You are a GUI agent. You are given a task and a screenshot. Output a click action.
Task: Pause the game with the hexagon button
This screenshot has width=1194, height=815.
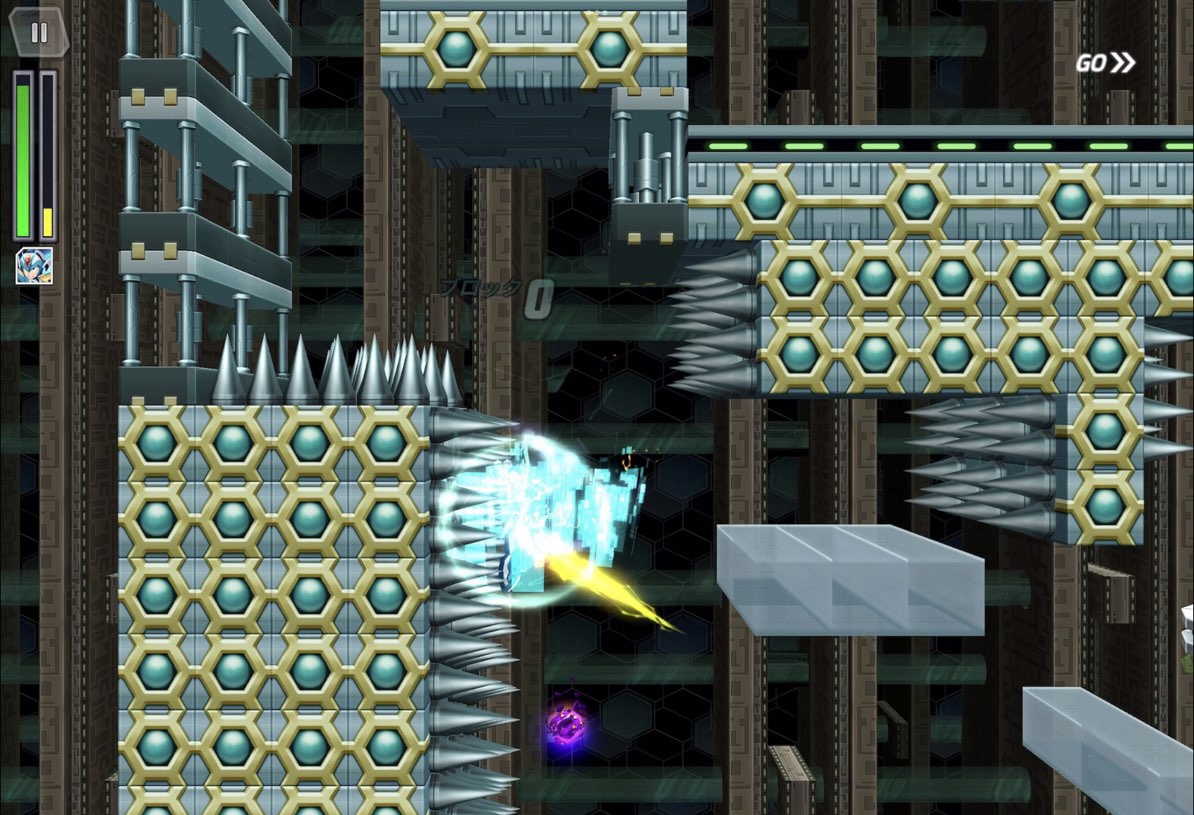[x=39, y=32]
